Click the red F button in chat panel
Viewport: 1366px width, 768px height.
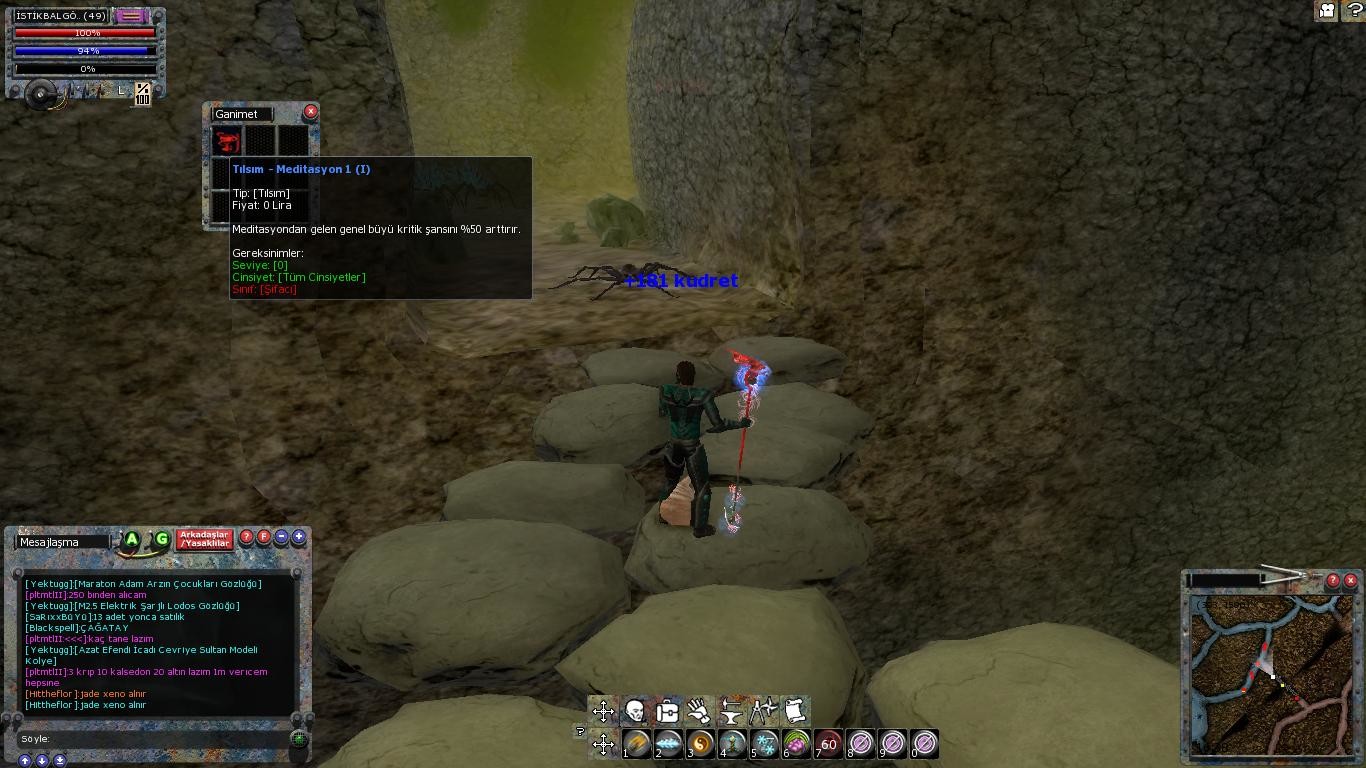264,537
